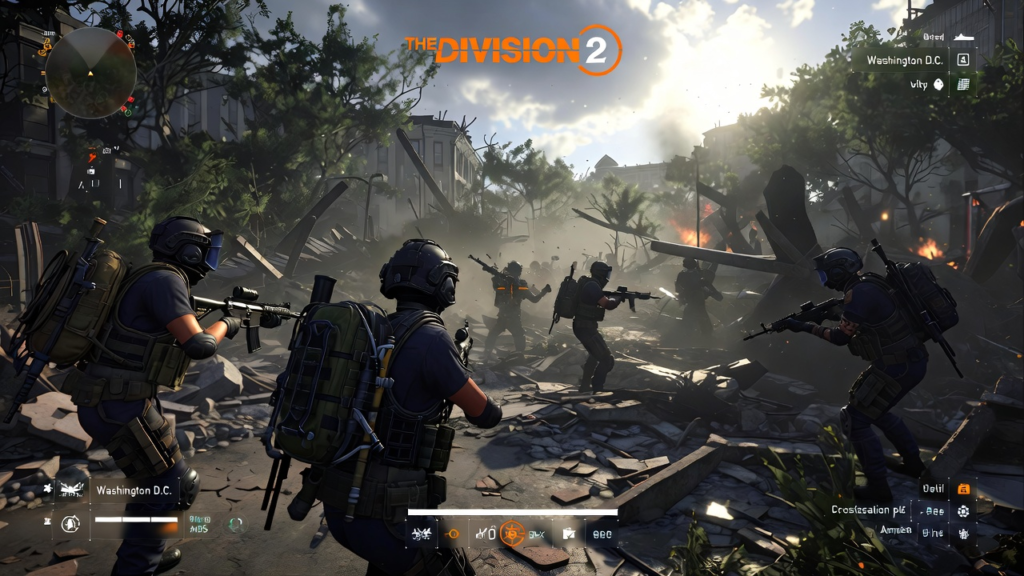Click the square icon beside Washington D.C. tracker
The height and width of the screenshot is (576, 1024).
pos(963,60)
